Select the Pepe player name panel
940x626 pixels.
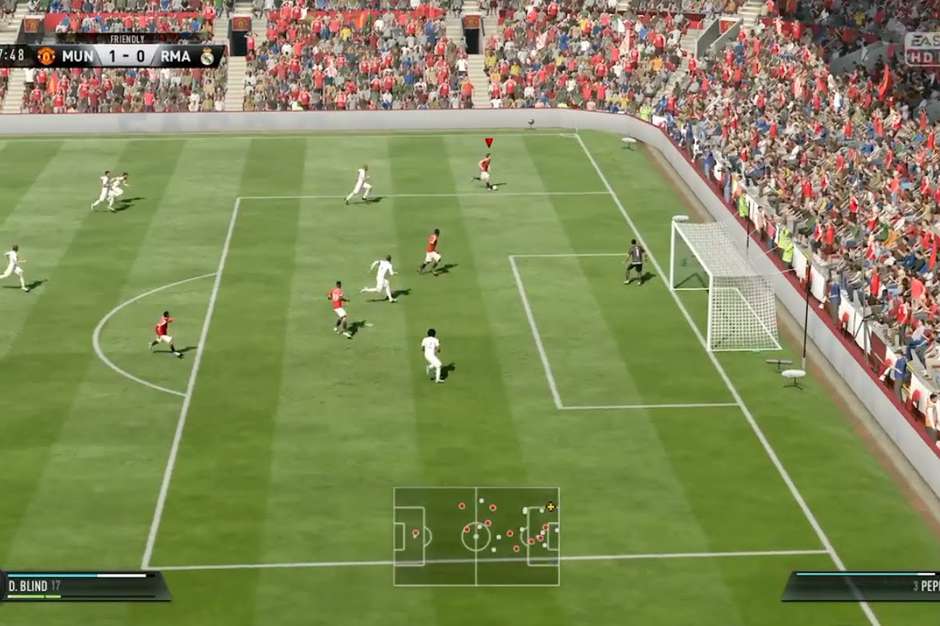pos(861,585)
